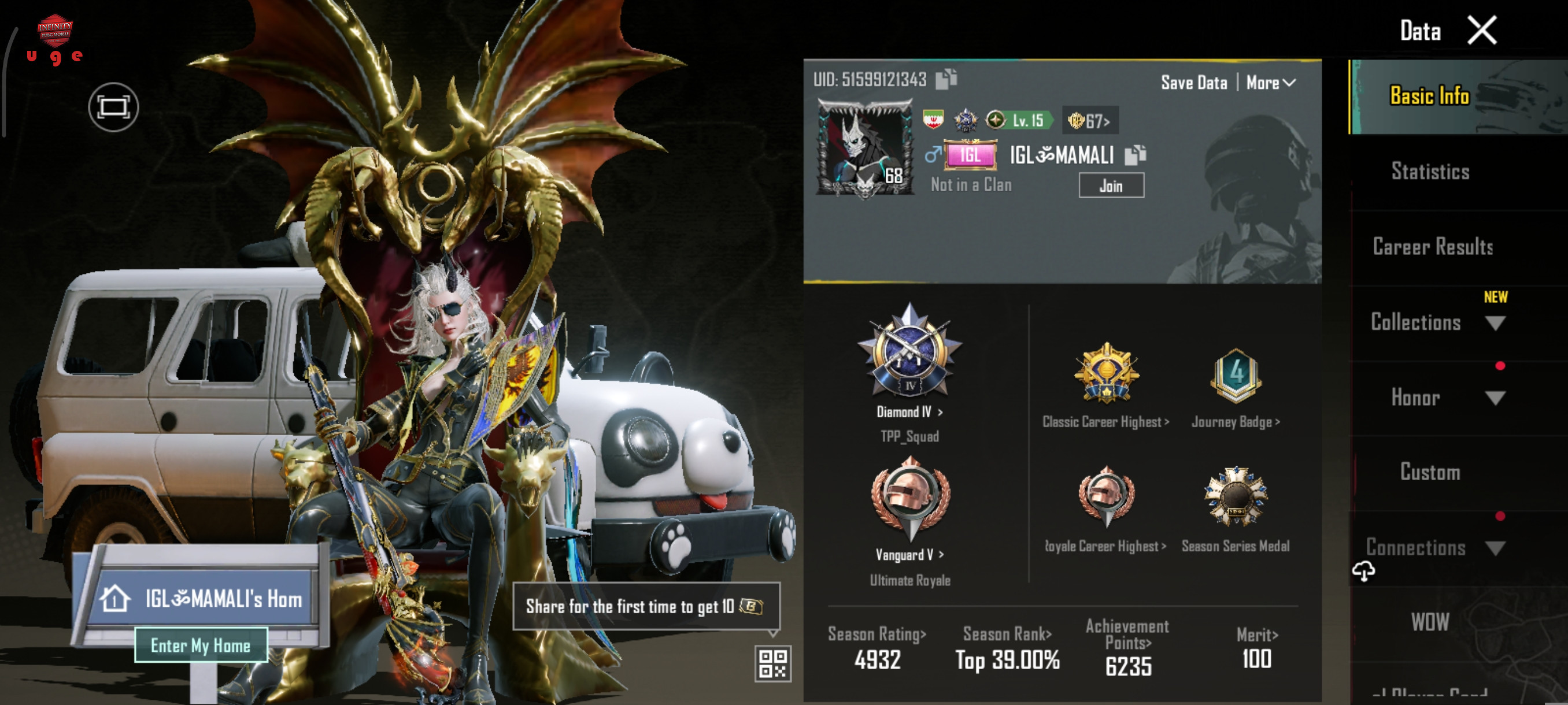Open Achievement Points

[1127, 634]
